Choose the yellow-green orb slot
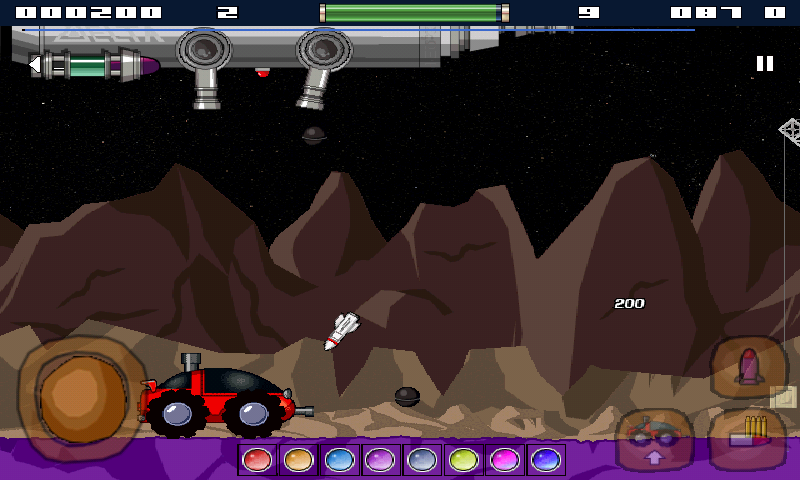The image size is (800, 480). click(x=463, y=460)
